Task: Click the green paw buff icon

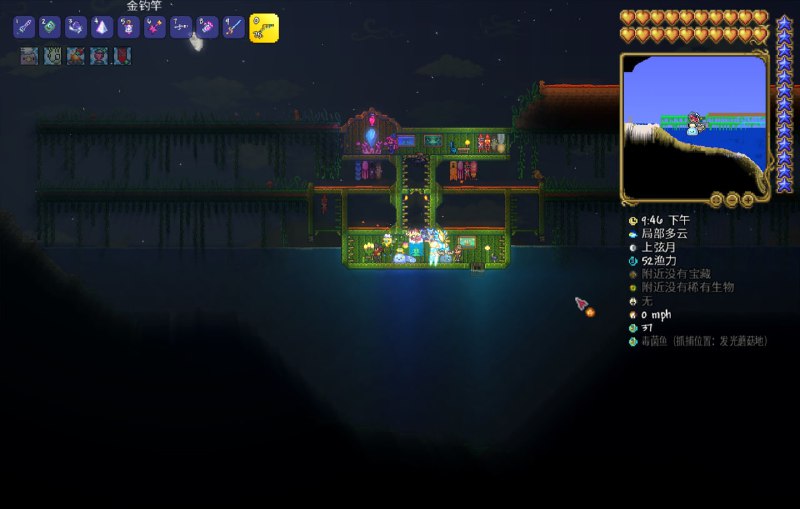Action: 52,56
